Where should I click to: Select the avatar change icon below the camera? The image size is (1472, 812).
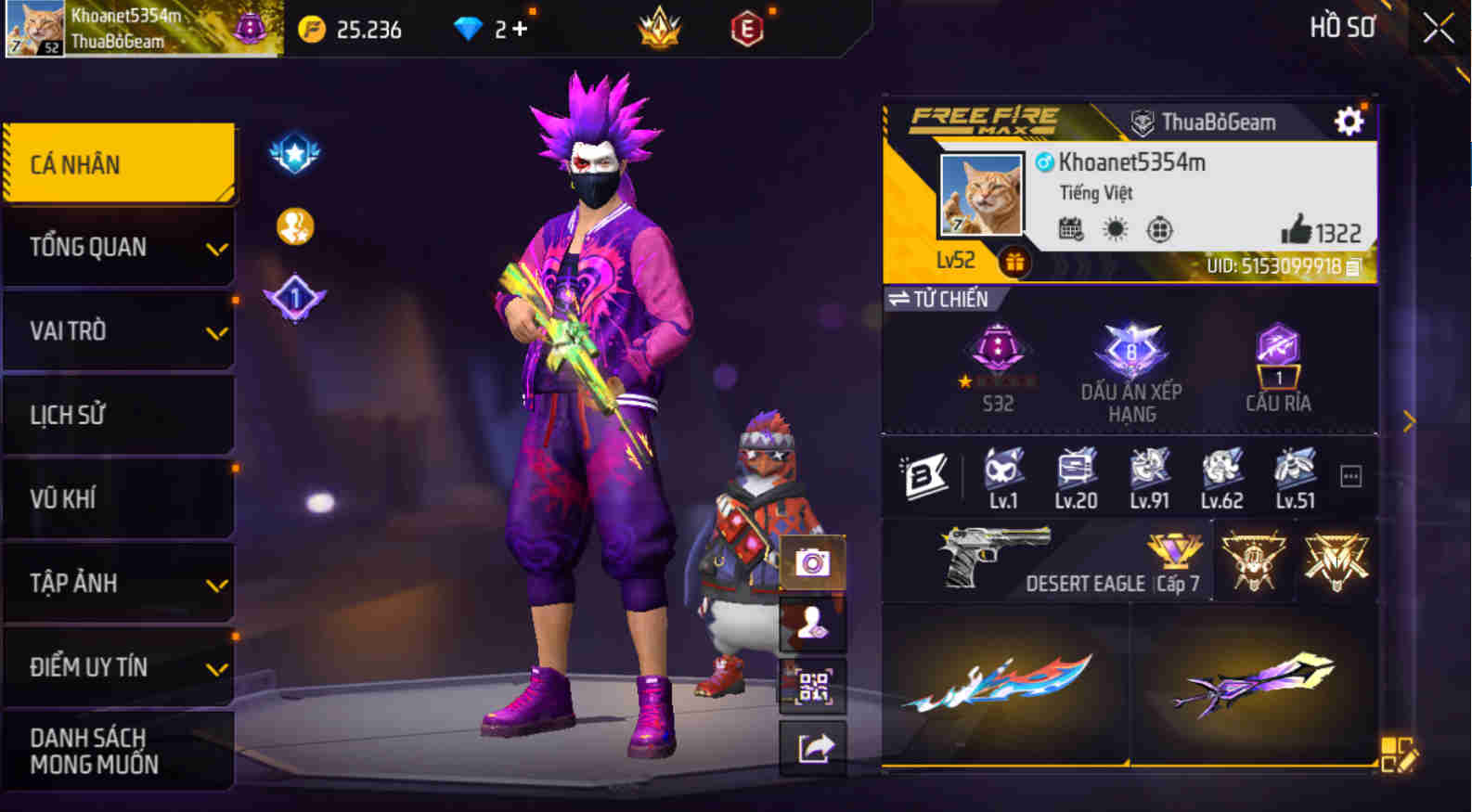[x=812, y=622]
